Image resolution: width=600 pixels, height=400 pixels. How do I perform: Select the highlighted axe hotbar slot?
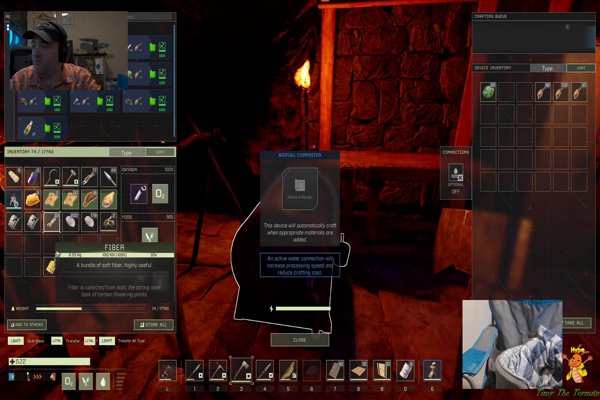click(x=242, y=371)
